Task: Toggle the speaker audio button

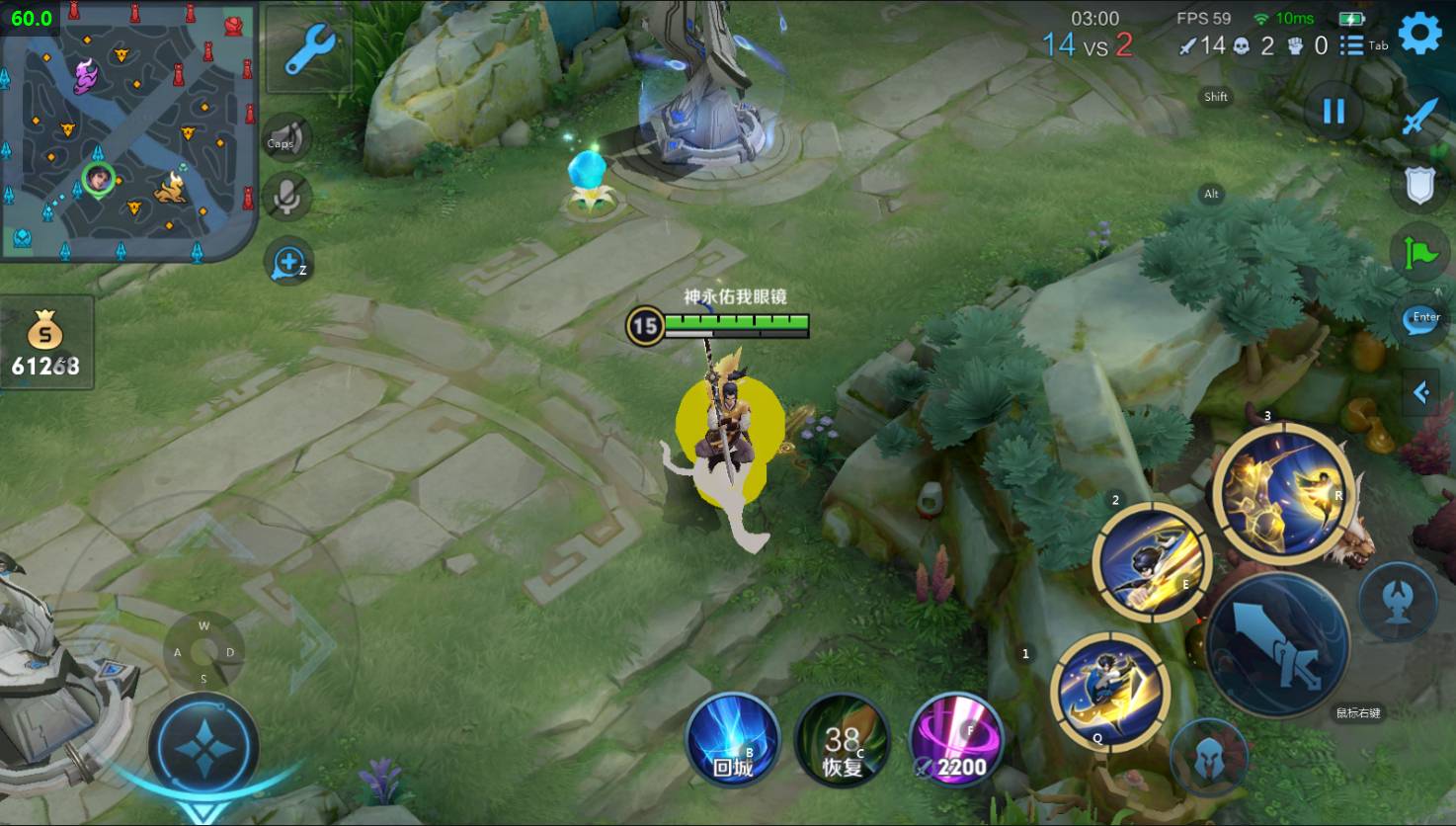Action: (x=285, y=139)
